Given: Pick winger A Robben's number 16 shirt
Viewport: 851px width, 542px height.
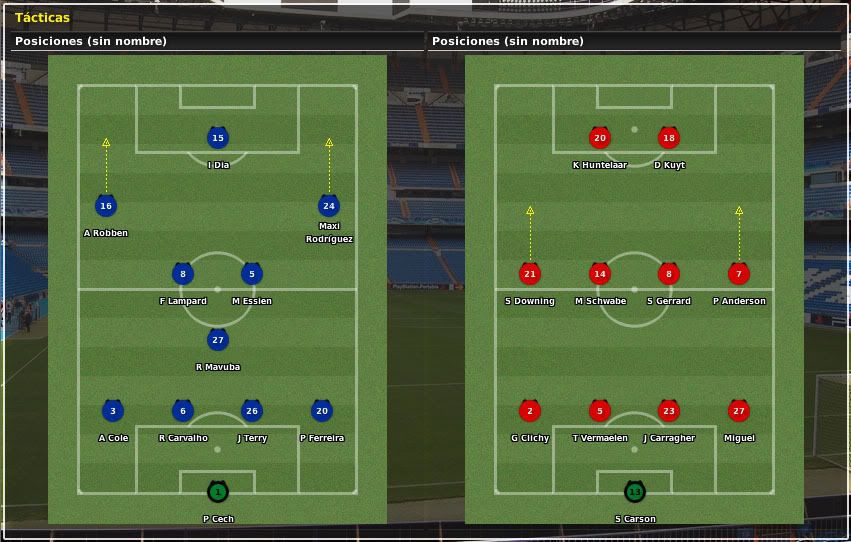Looking at the screenshot, I should pos(106,206).
